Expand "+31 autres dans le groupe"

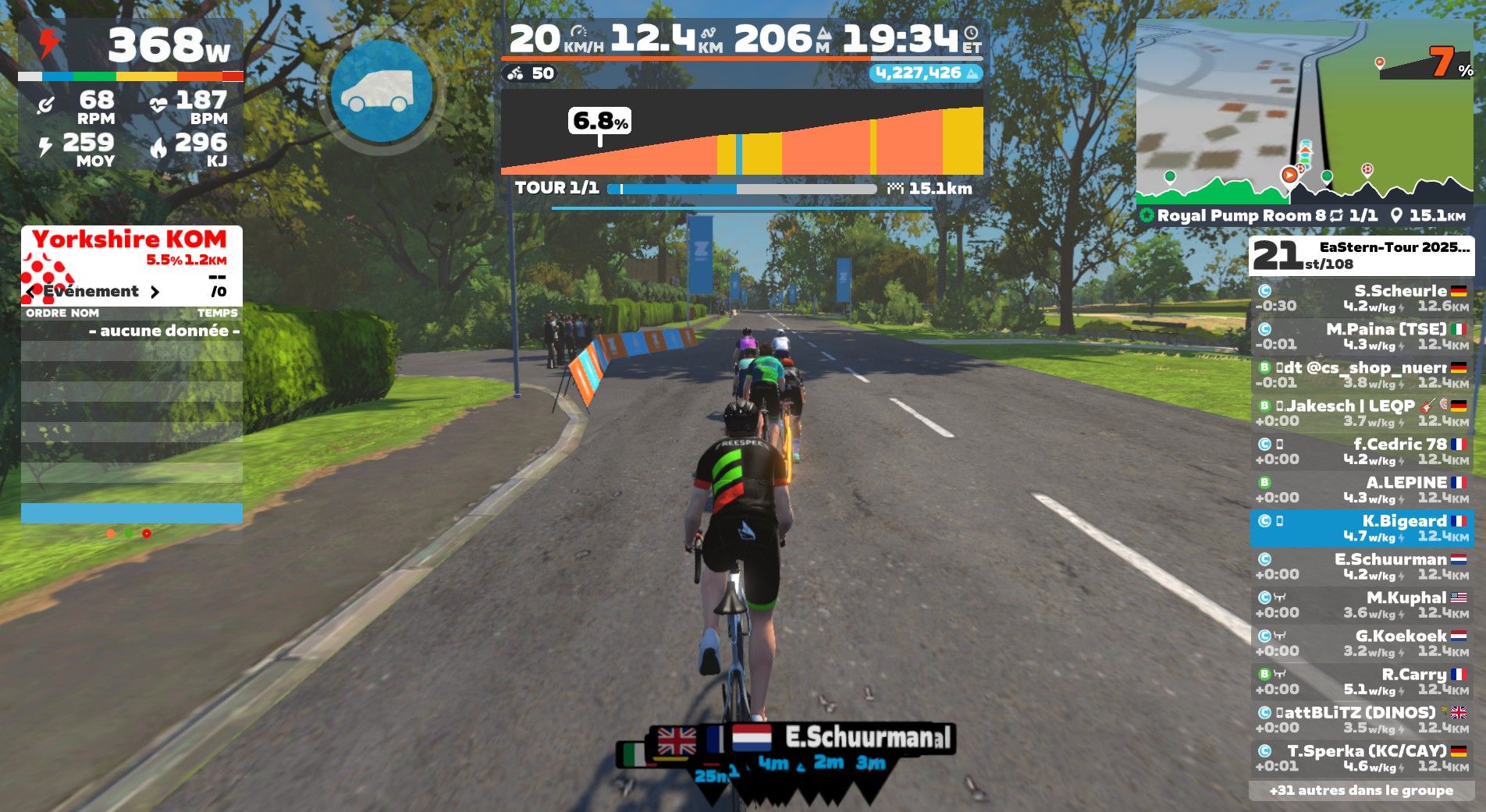[x=1361, y=790]
